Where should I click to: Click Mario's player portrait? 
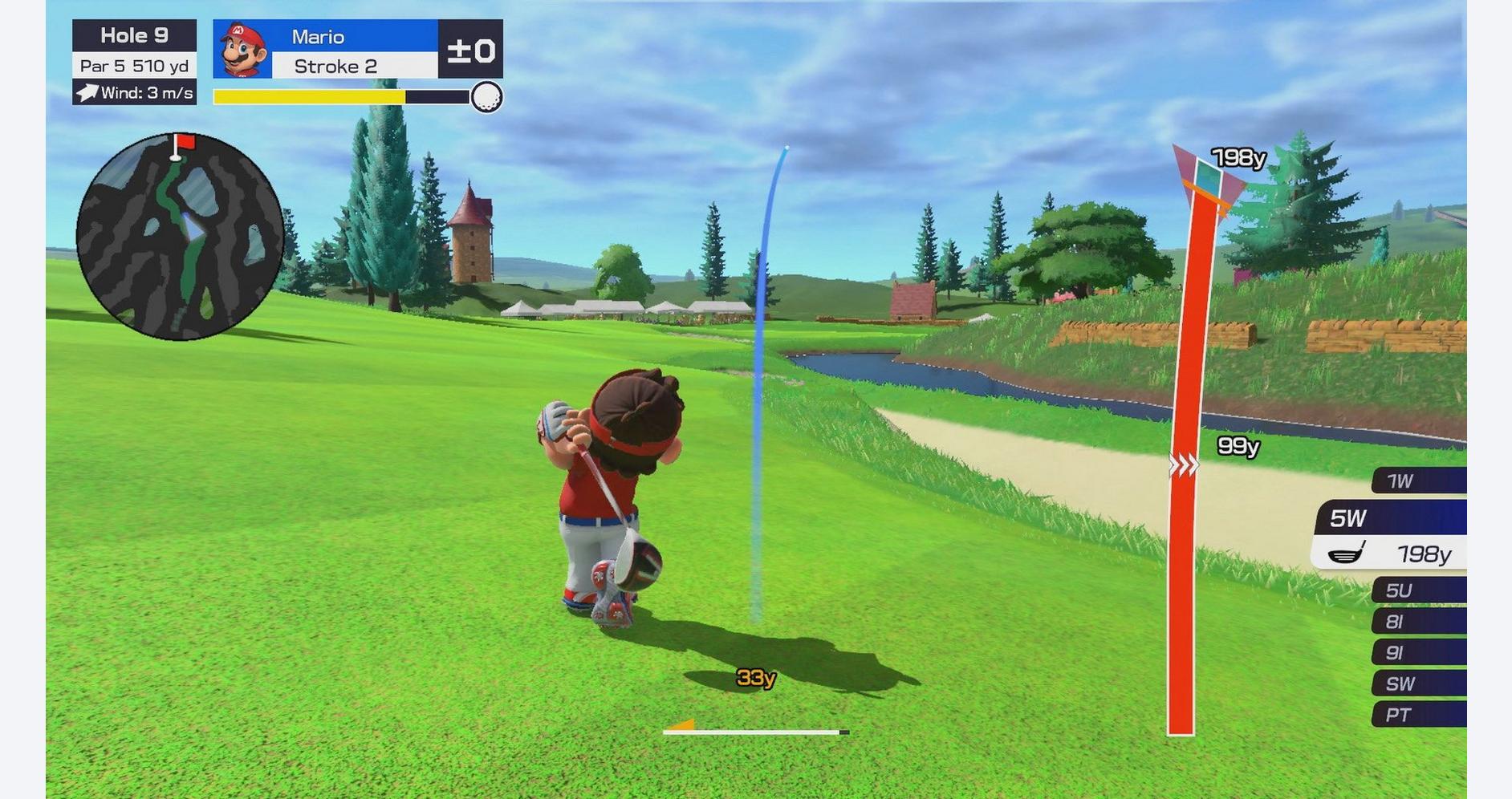(x=242, y=50)
